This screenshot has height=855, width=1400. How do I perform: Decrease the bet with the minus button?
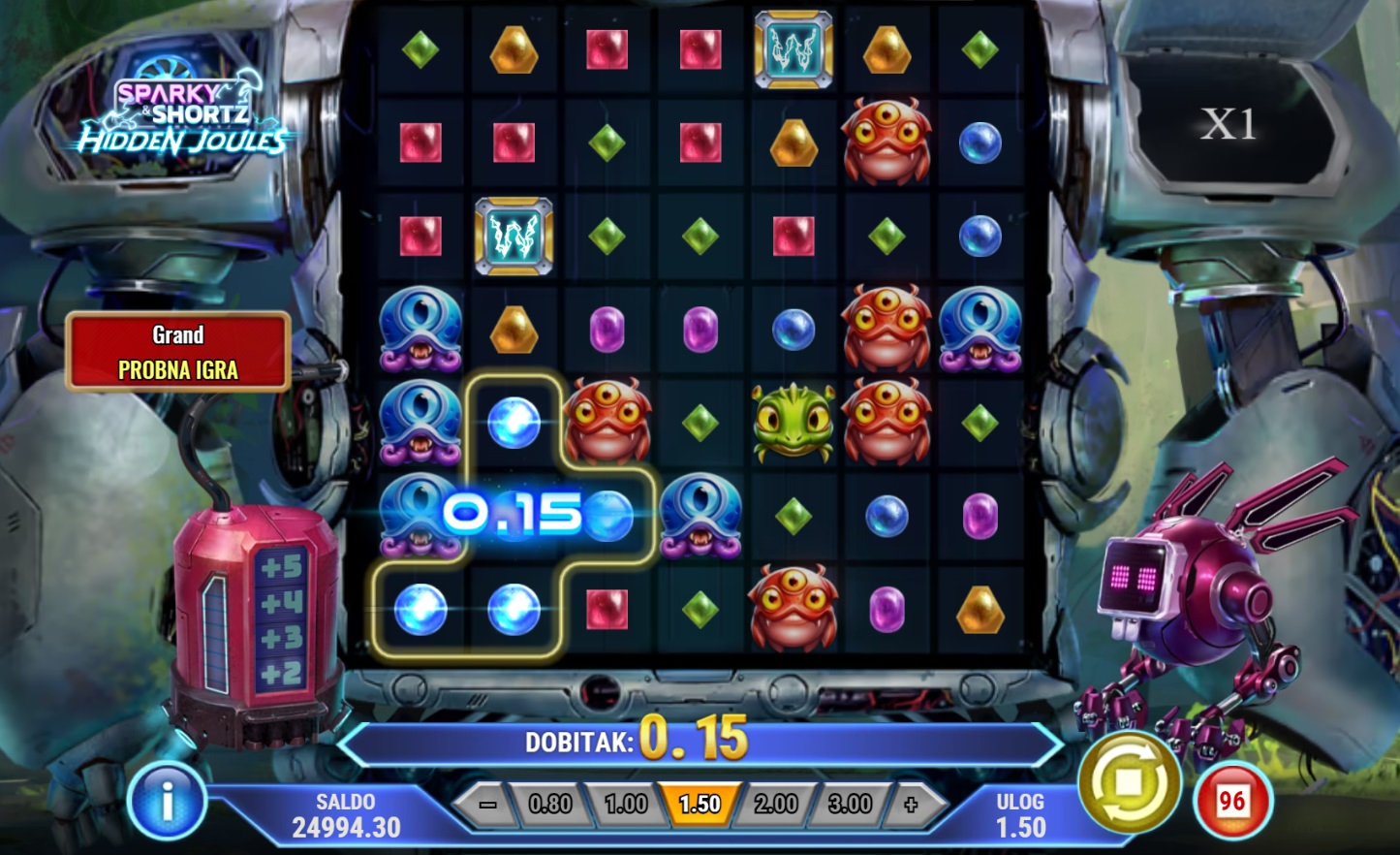click(x=487, y=805)
